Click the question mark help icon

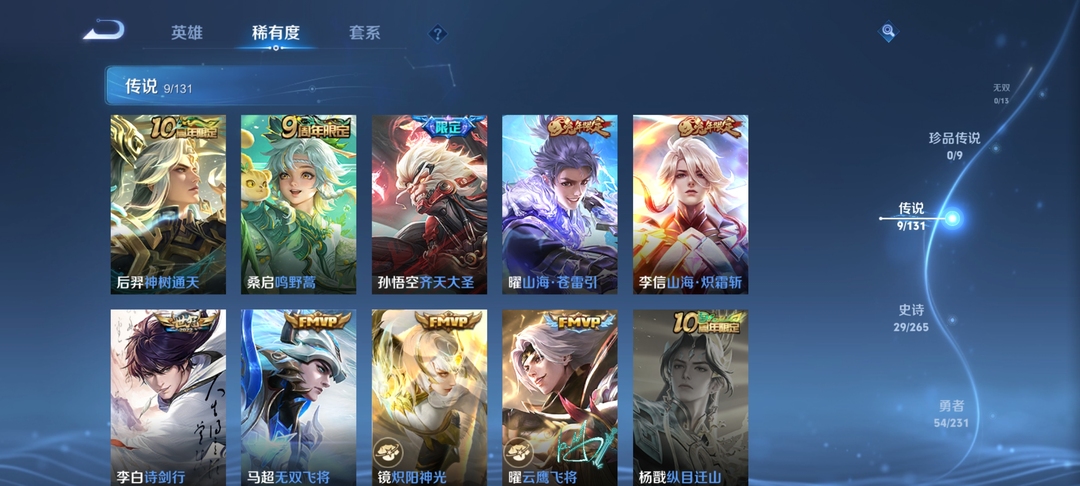click(x=437, y=34)
